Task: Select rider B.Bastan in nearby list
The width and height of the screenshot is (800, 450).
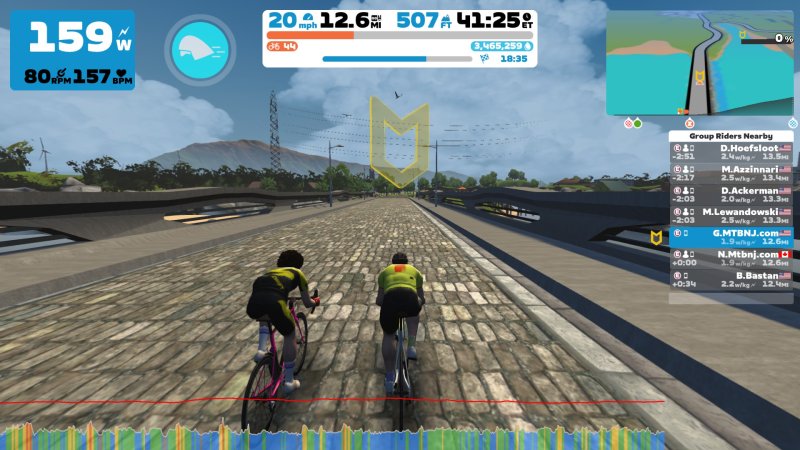Action: (x=731, y=278)
